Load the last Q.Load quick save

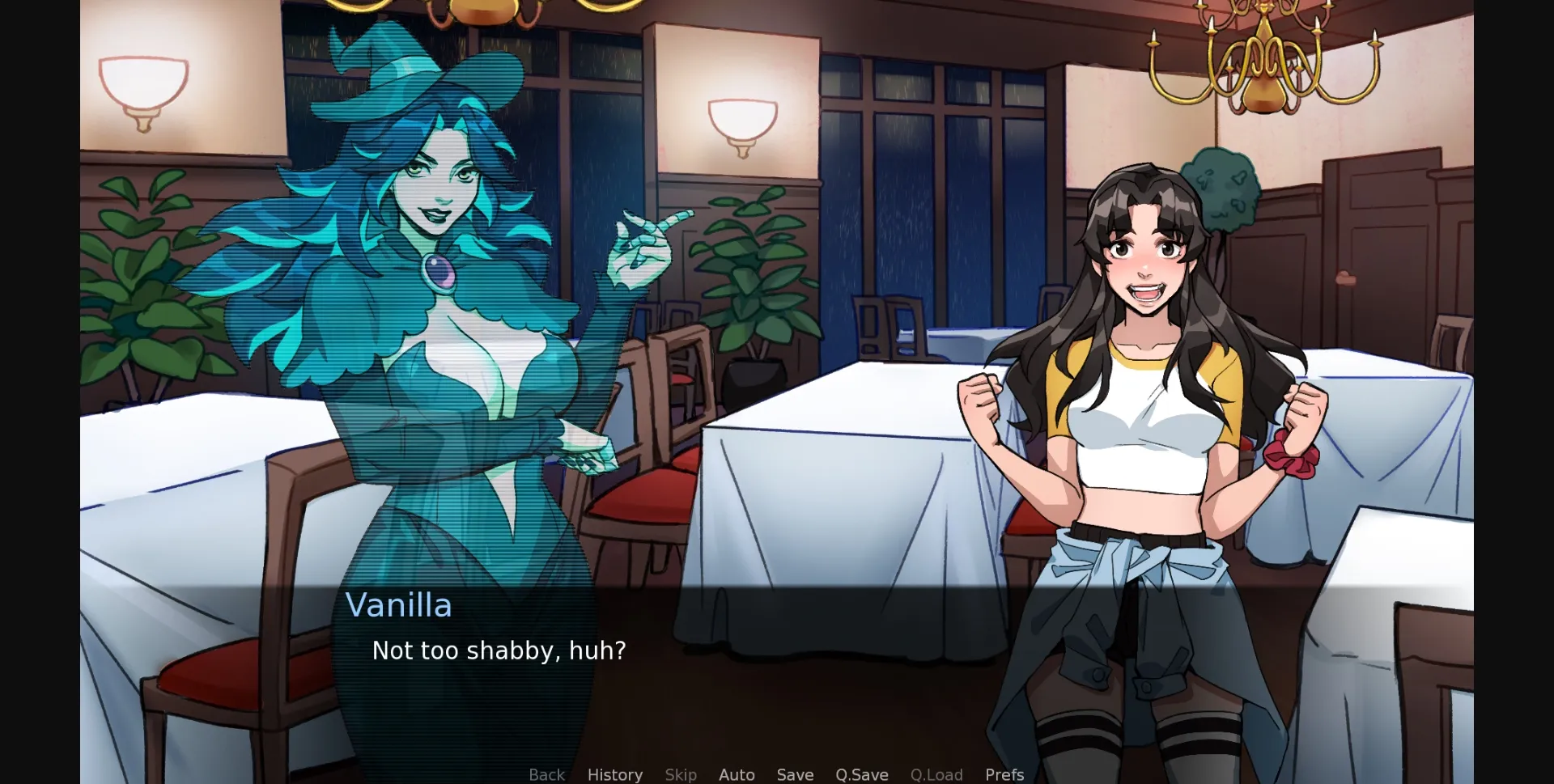coord(936,774)
